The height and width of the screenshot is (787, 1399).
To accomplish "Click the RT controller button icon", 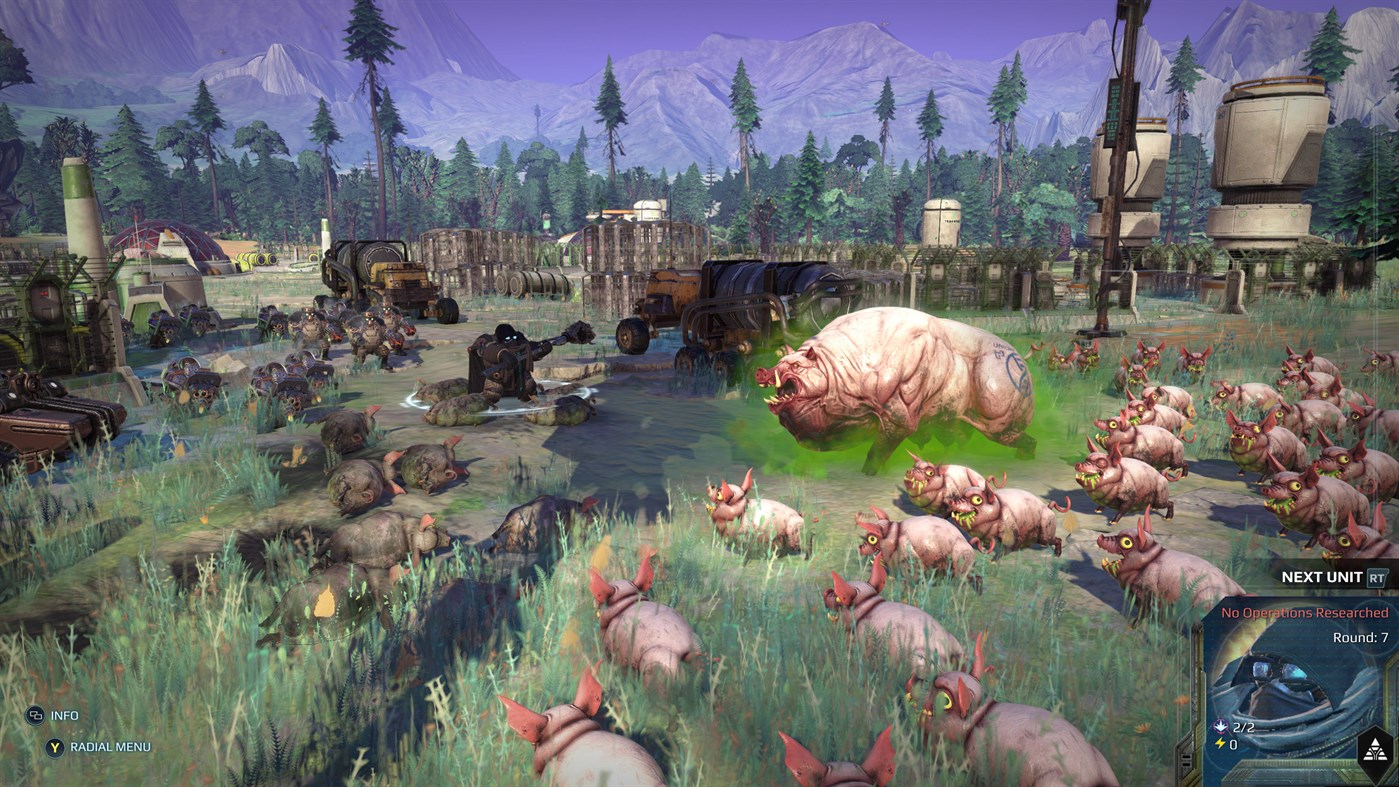I will [x=1375, y=577].
